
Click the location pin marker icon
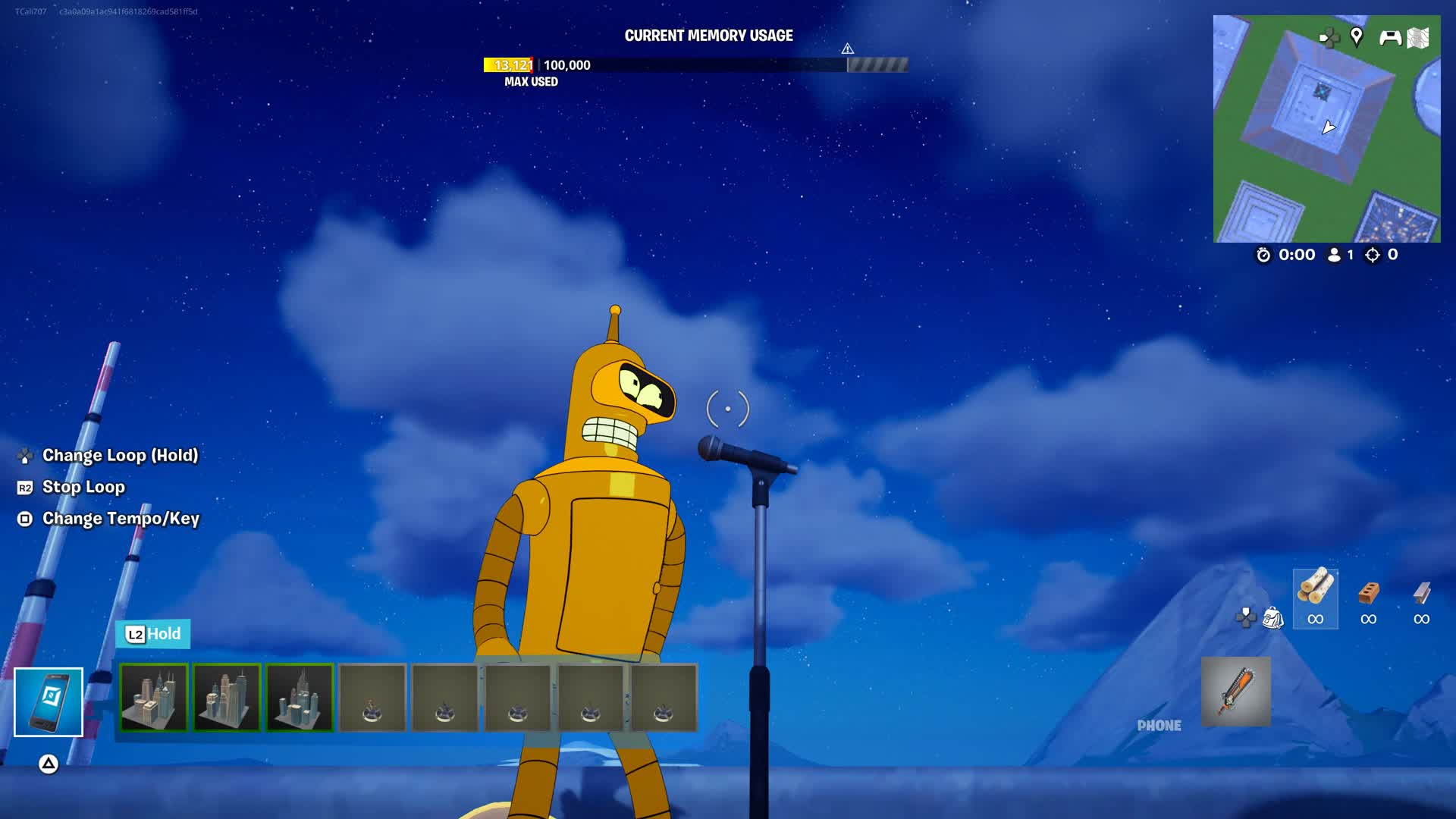coord(1357,36)
